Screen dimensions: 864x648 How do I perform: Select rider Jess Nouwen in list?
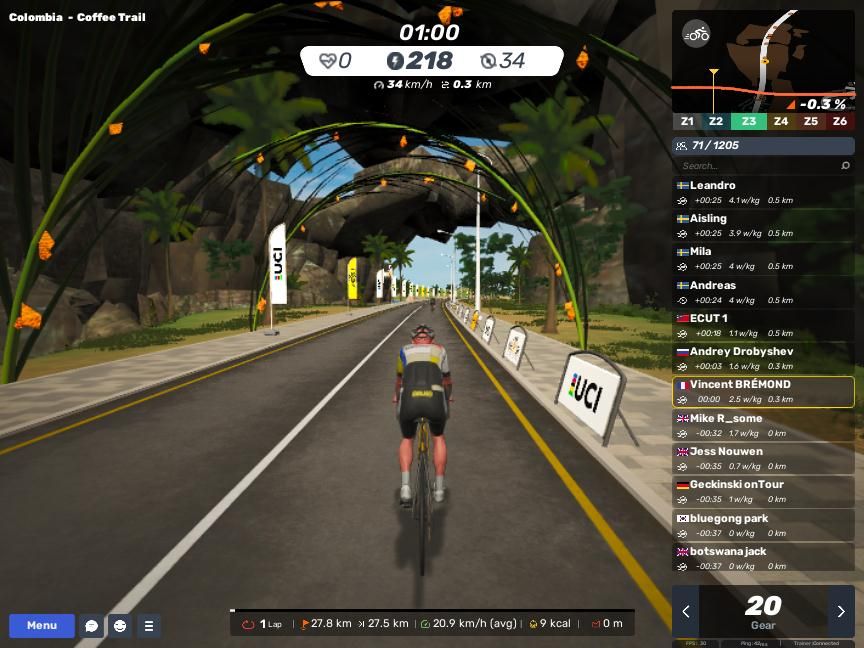click(763, 458)
